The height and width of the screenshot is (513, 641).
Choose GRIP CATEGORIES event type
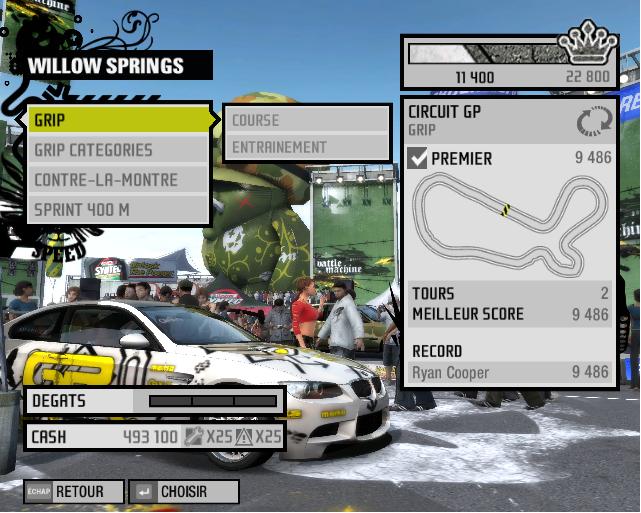118,150
